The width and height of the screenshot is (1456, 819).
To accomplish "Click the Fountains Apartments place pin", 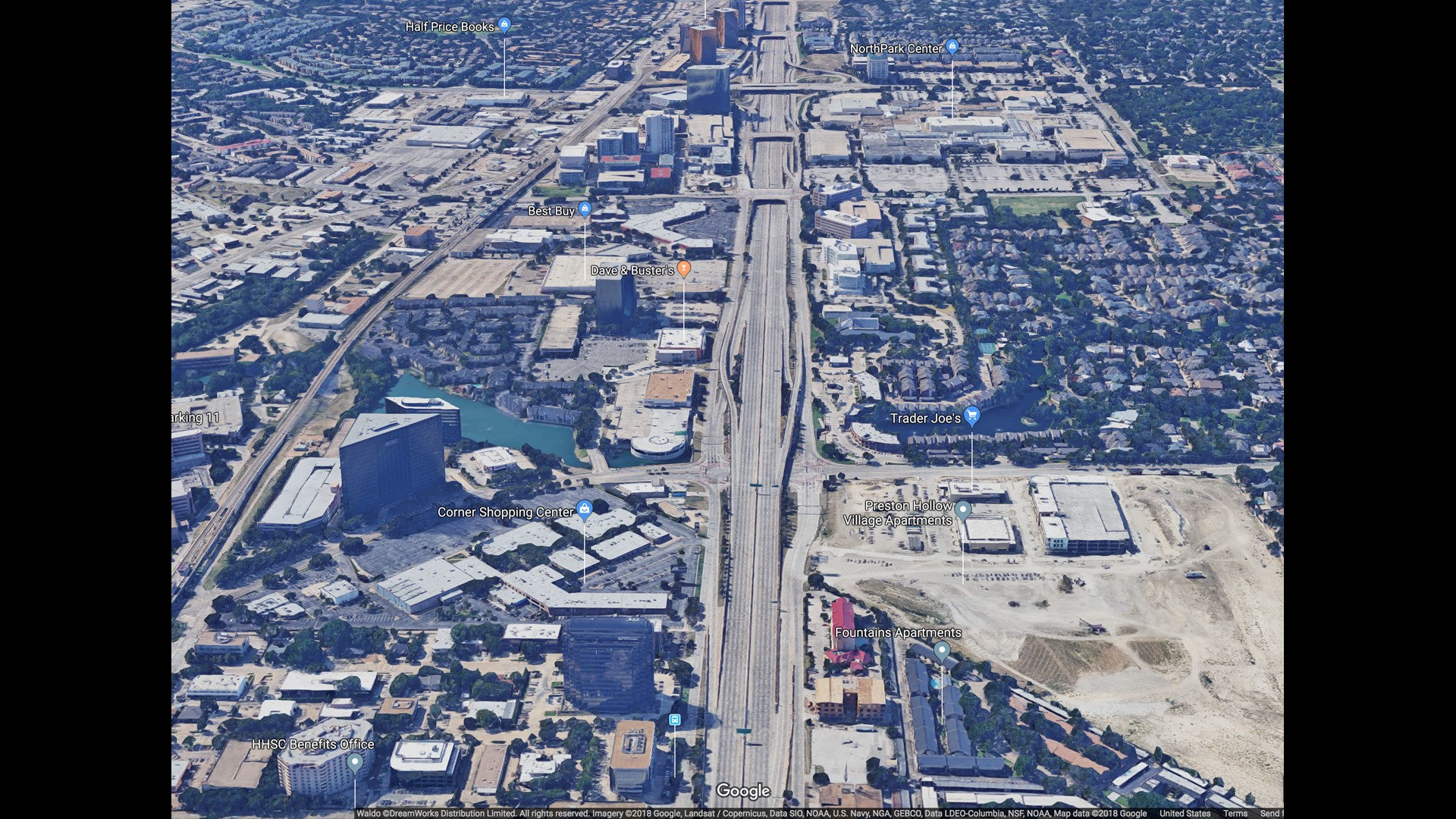I will pyautogui.click(x=943, y=649).
